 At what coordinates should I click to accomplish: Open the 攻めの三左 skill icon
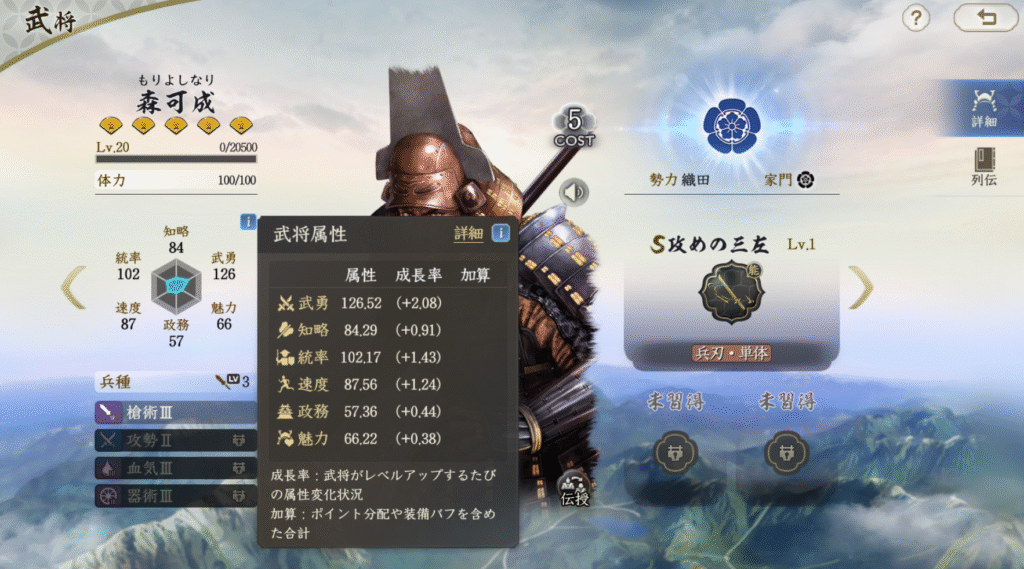[x=731, y=292]
